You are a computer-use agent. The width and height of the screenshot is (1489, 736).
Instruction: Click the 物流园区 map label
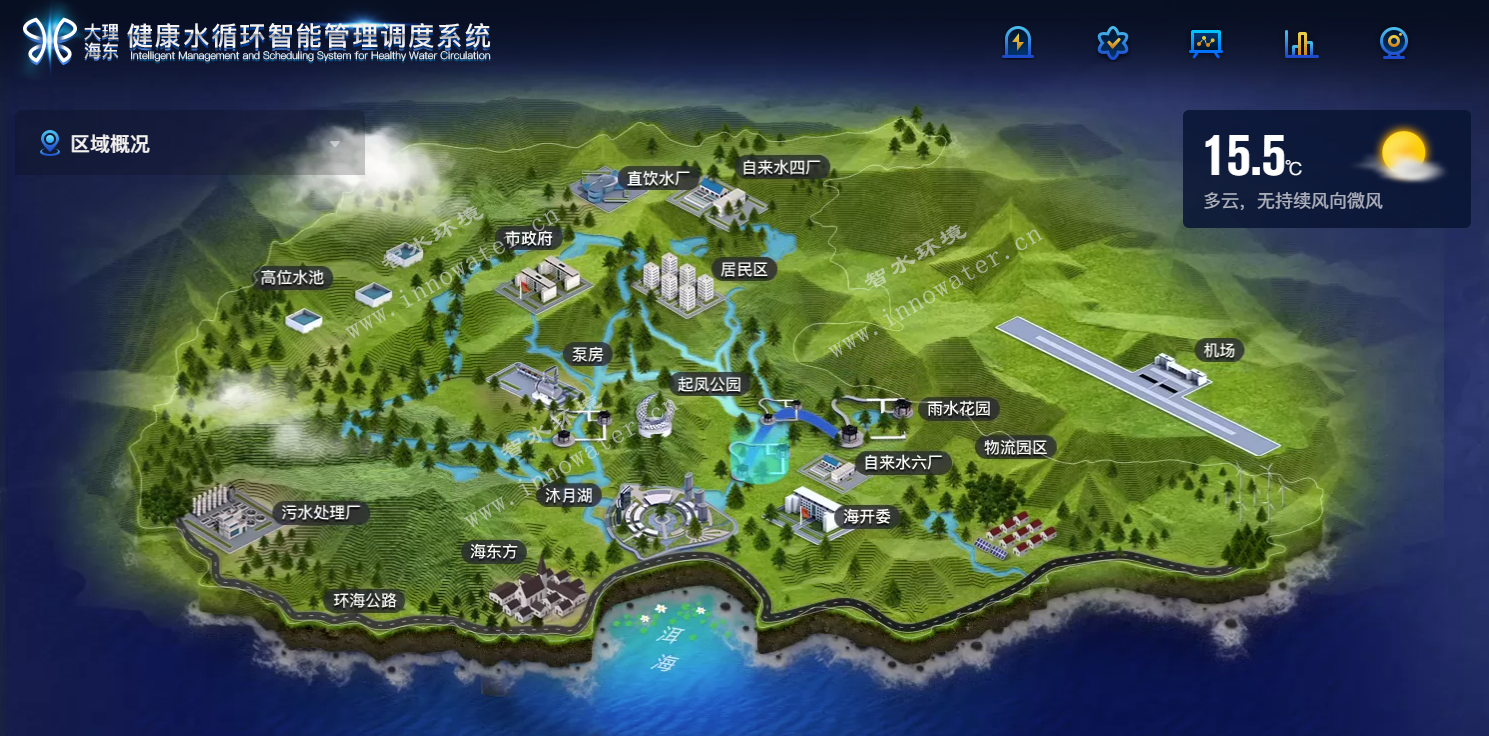(x=1014, y=447)
